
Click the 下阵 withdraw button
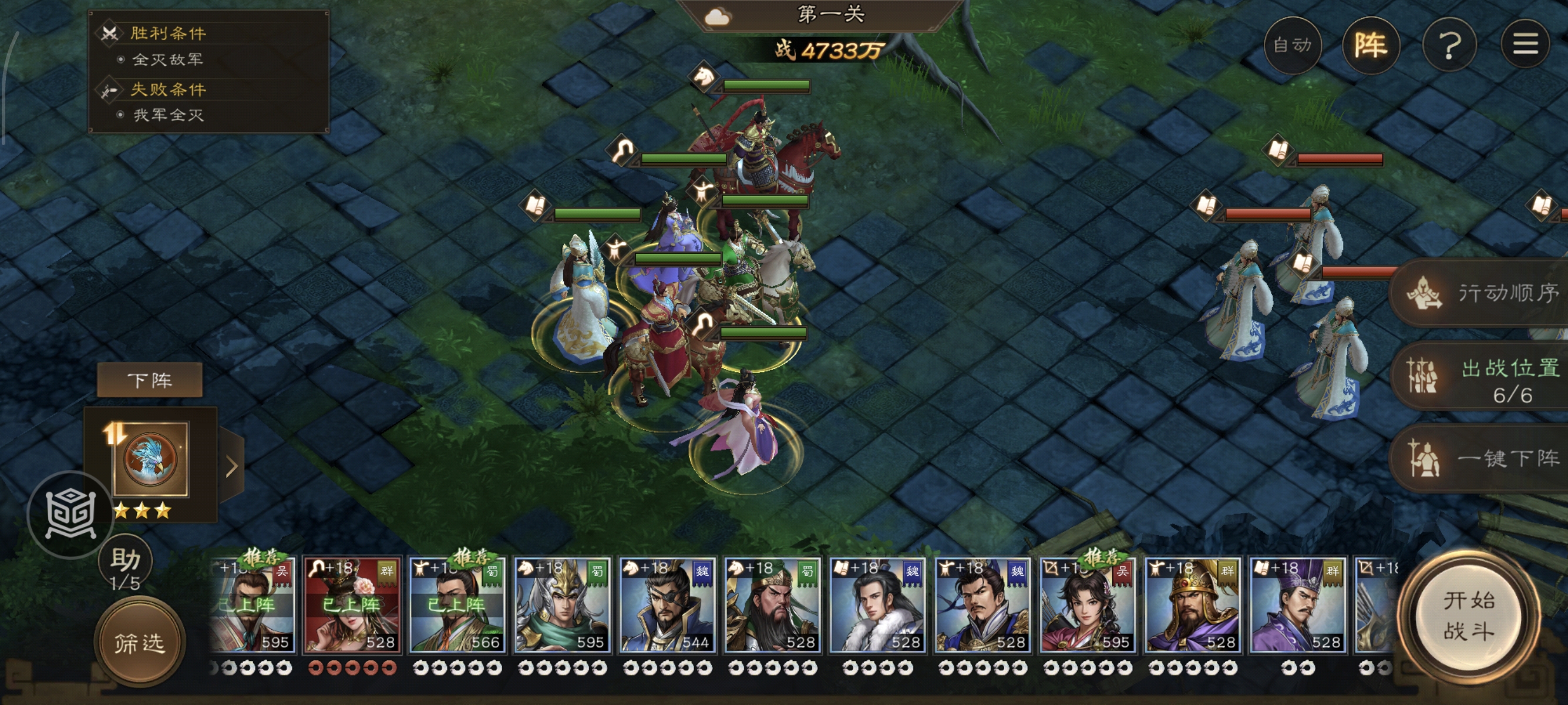point(150,381)
